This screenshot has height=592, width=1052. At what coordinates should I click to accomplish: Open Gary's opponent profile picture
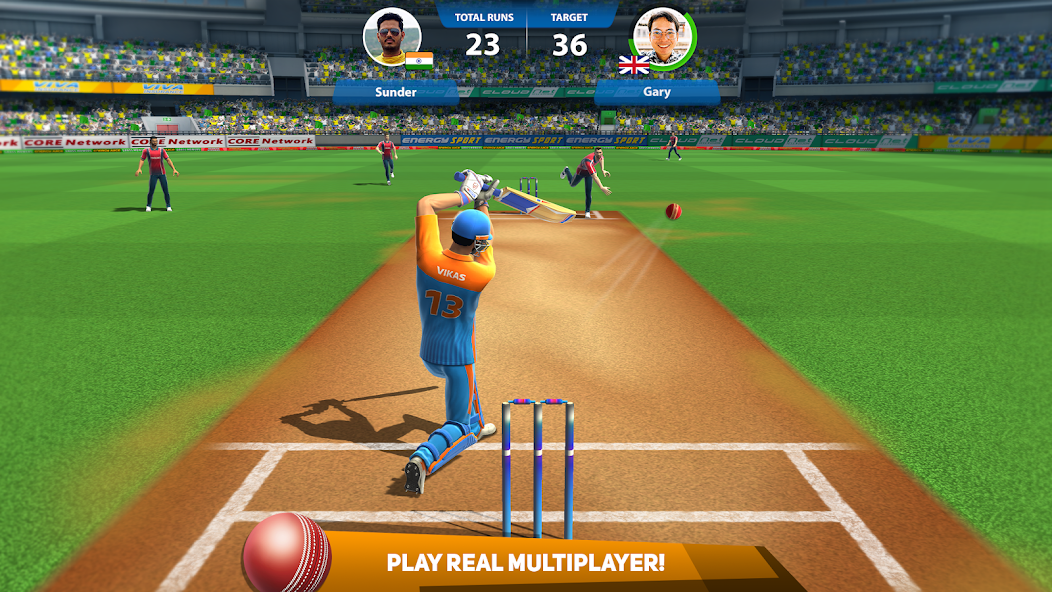(x=664, y=37)
